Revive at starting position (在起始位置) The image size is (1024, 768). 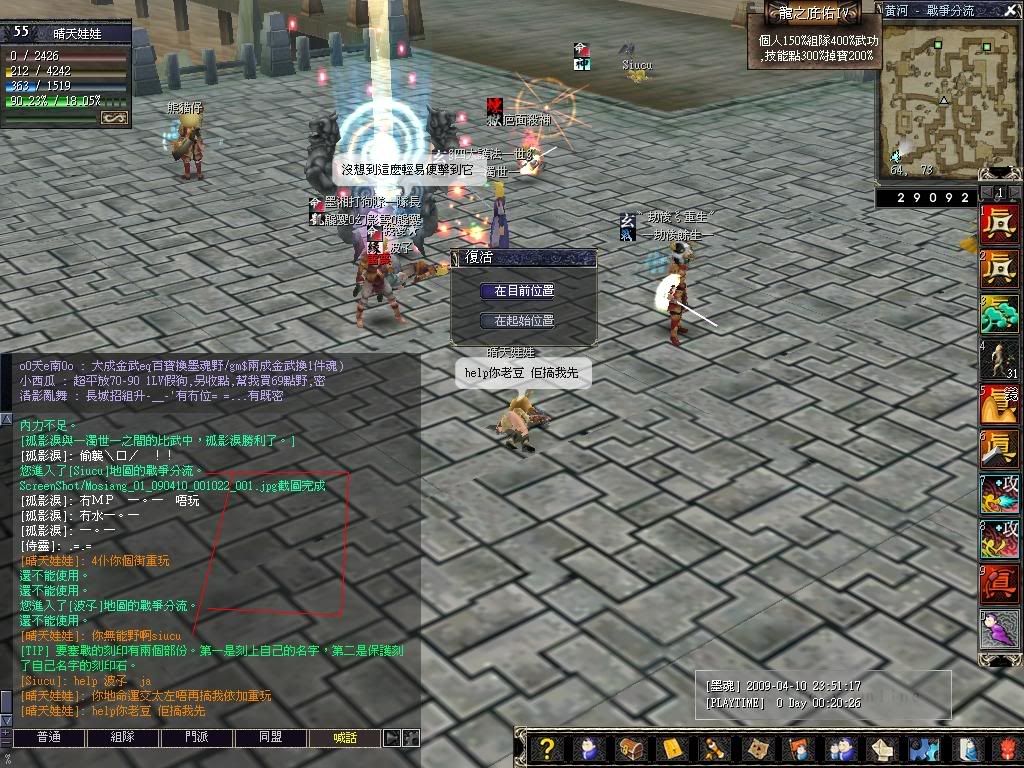523,321
